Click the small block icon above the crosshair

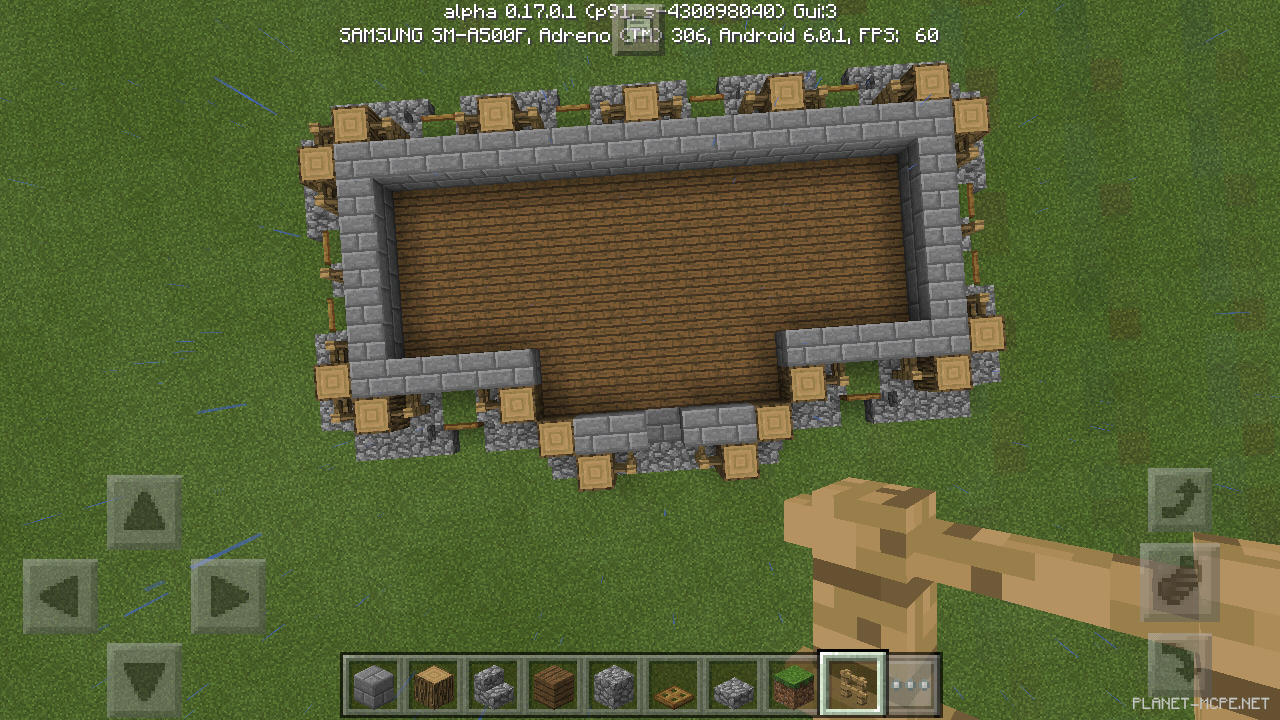click(640, 33)
